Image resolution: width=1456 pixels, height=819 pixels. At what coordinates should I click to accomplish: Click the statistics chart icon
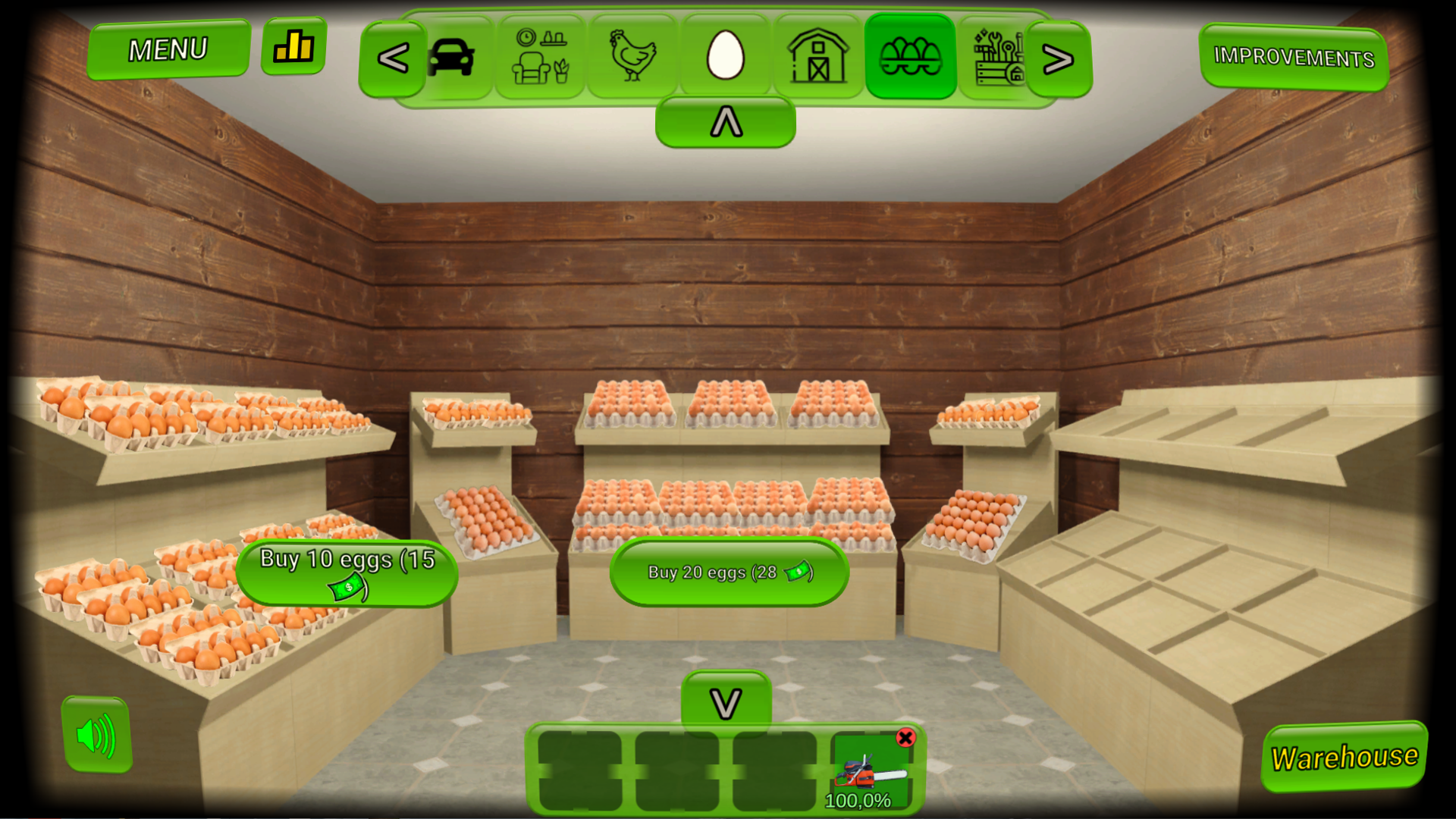tap(294, 47)
